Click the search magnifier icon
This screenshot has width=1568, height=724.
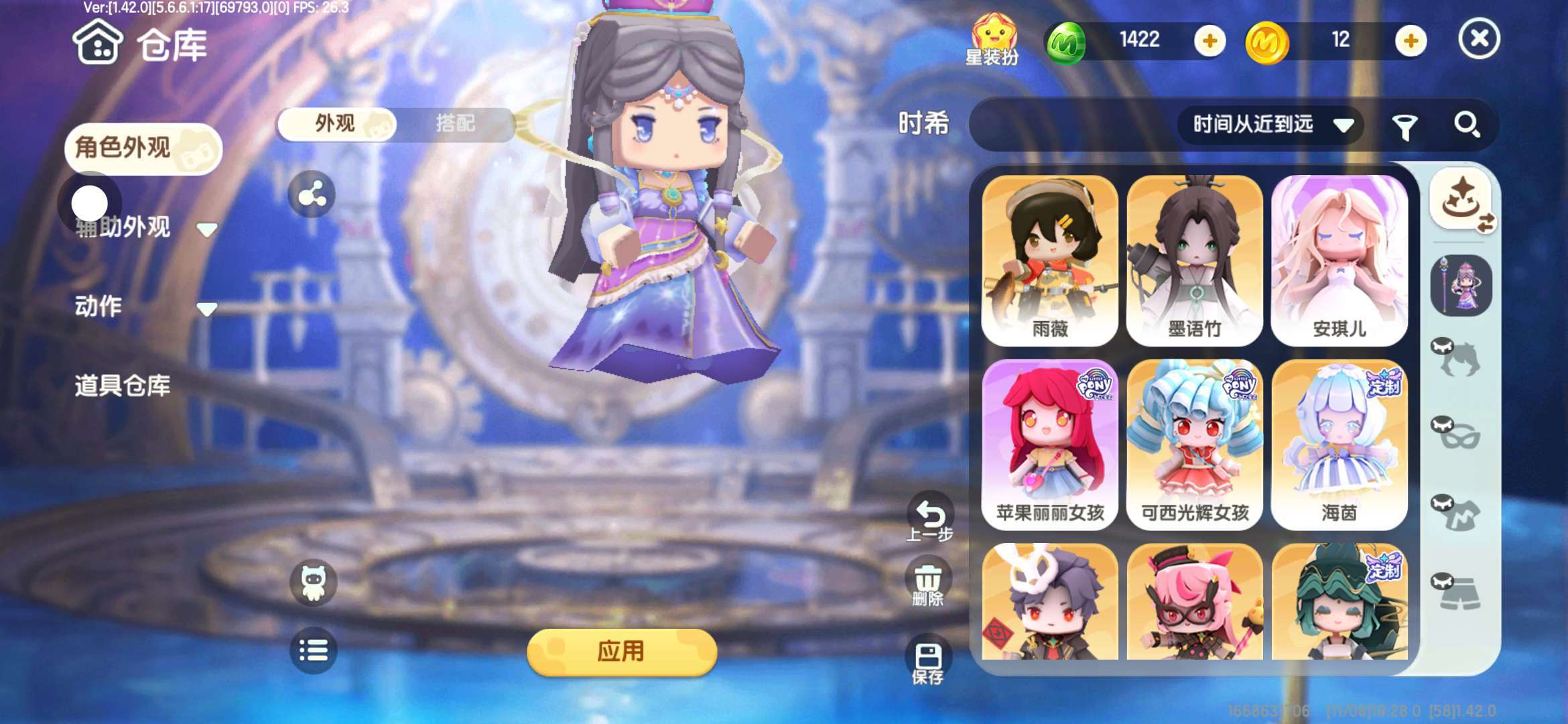(x=1466, y=125)
